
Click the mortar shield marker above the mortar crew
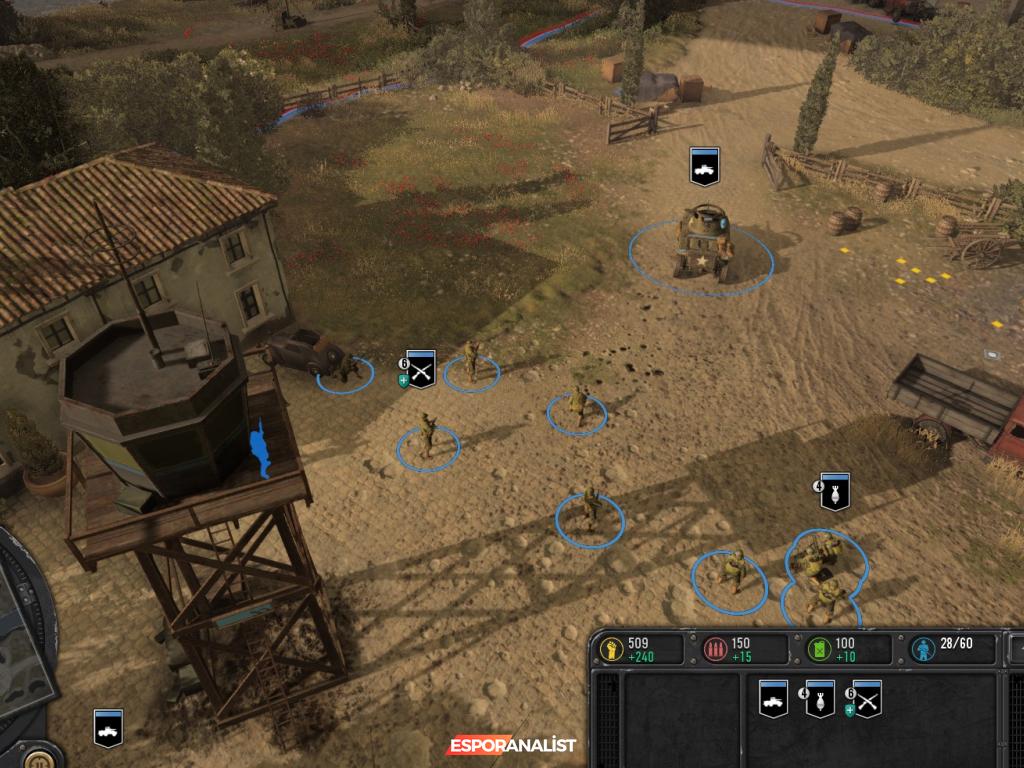click(834, 492)
